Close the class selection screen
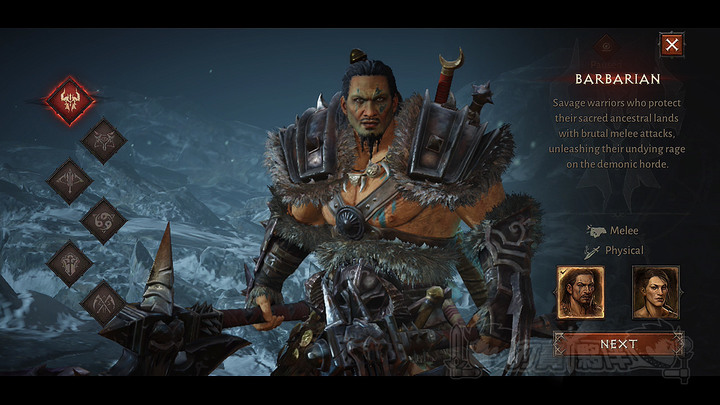The width and height of the screenshot is (720, 405). point(672,44)
